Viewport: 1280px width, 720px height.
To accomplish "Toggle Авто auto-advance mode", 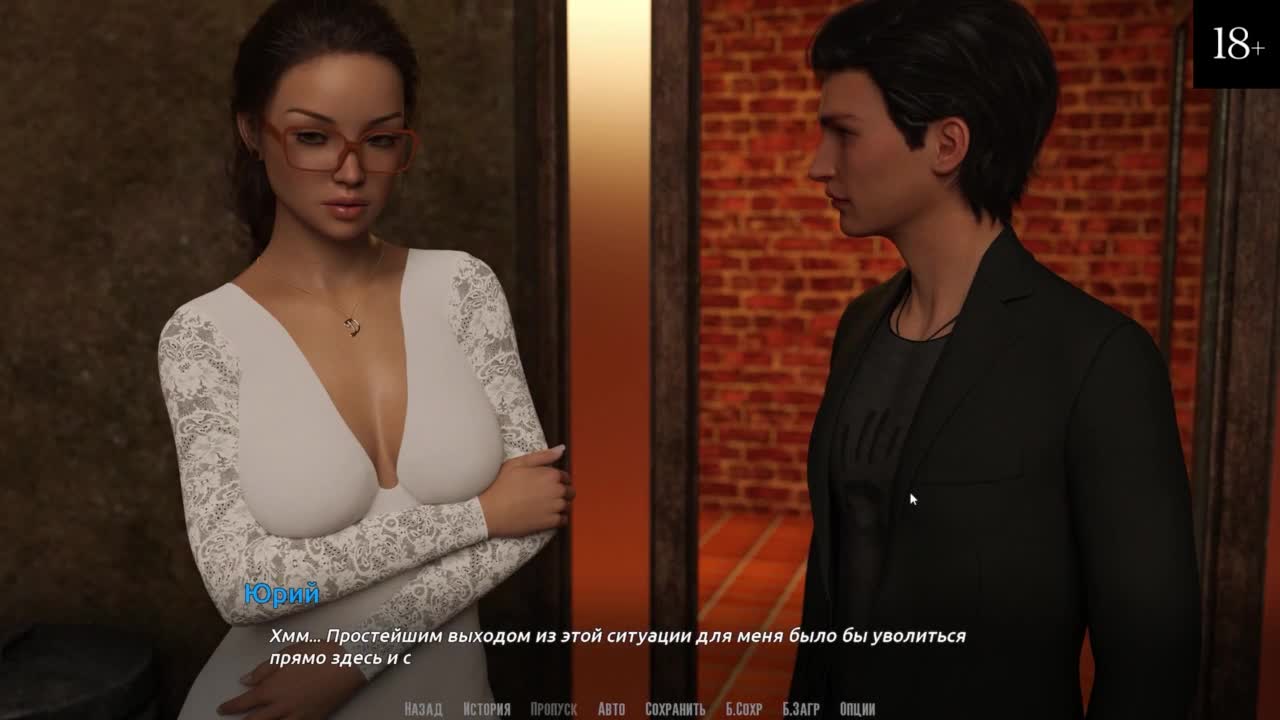I will coord(611,709).
